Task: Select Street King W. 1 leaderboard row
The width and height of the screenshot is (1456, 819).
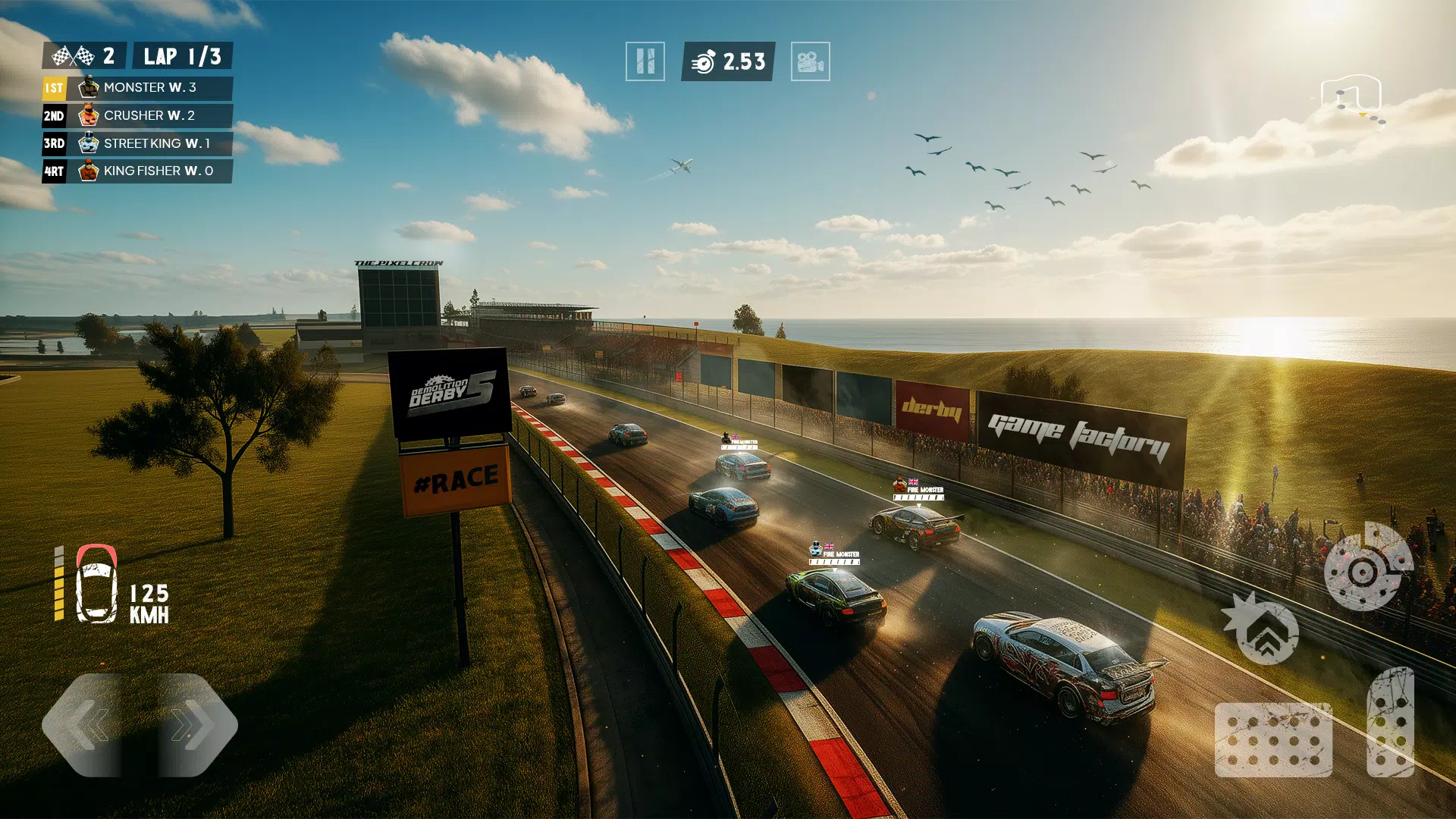Action: pos(137,143)
